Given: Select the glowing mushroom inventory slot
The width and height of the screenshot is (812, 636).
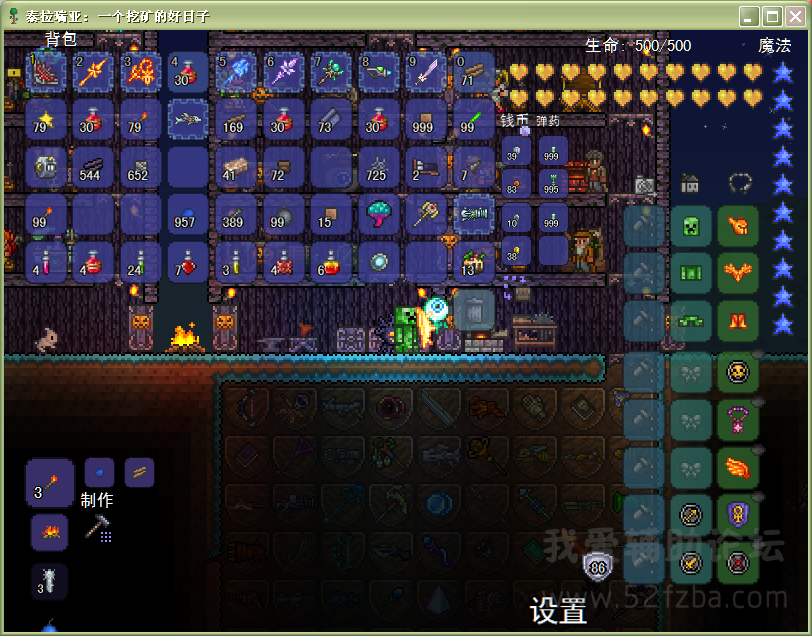Looking at the screenshot, I should pos(379,214).
